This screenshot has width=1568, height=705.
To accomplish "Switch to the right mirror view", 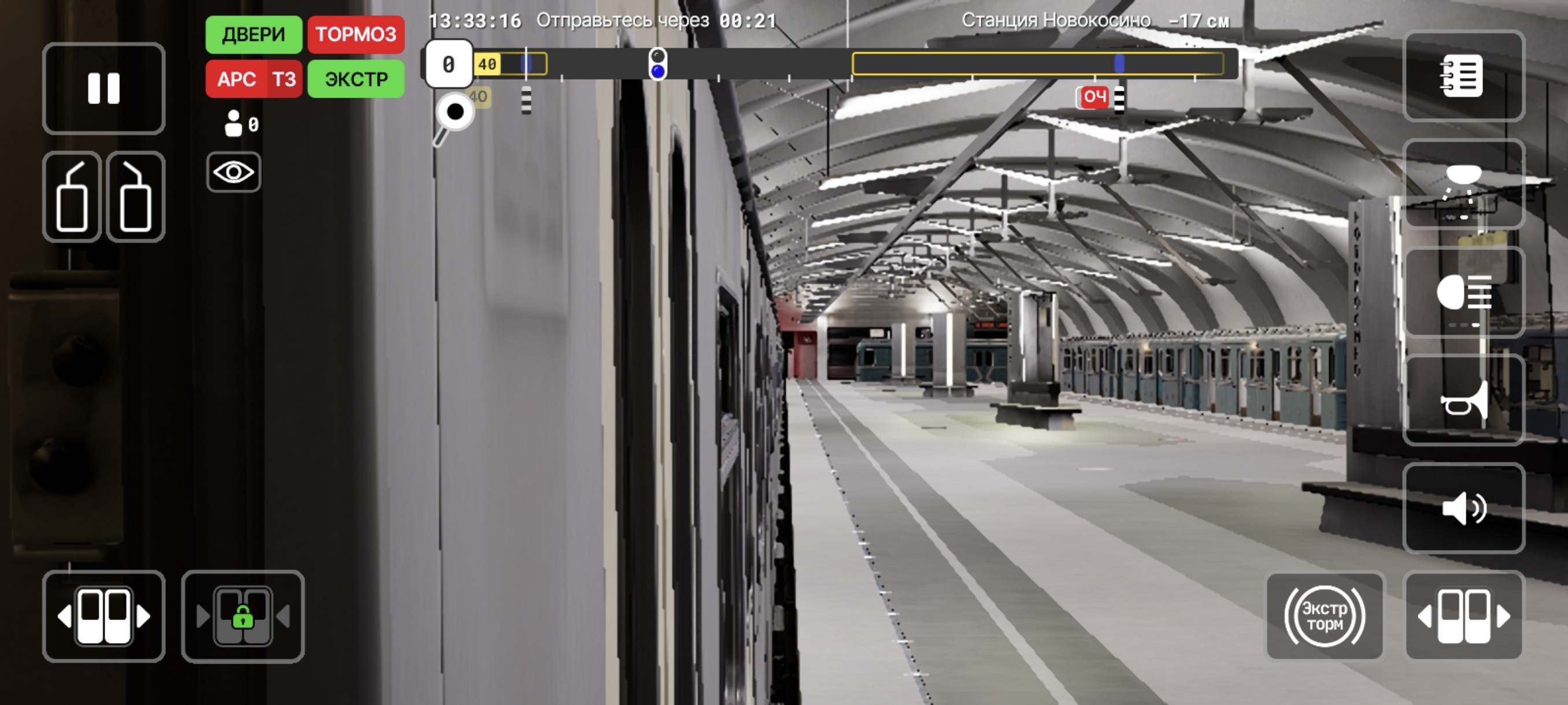I will pyautogui.click(x=135, y=196).
